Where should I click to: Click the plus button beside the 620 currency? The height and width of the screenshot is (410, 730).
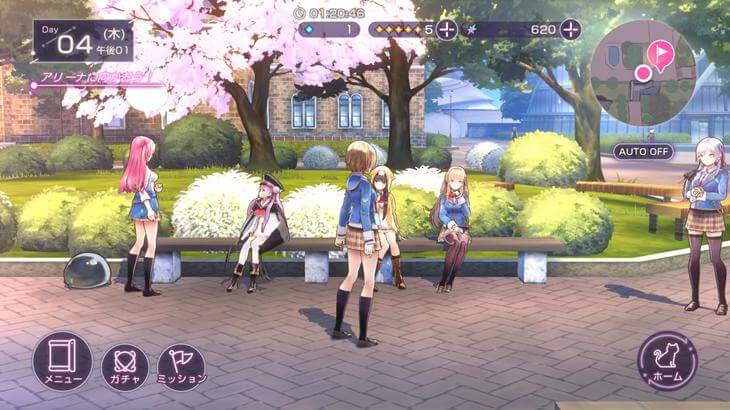tap(570, 29)
